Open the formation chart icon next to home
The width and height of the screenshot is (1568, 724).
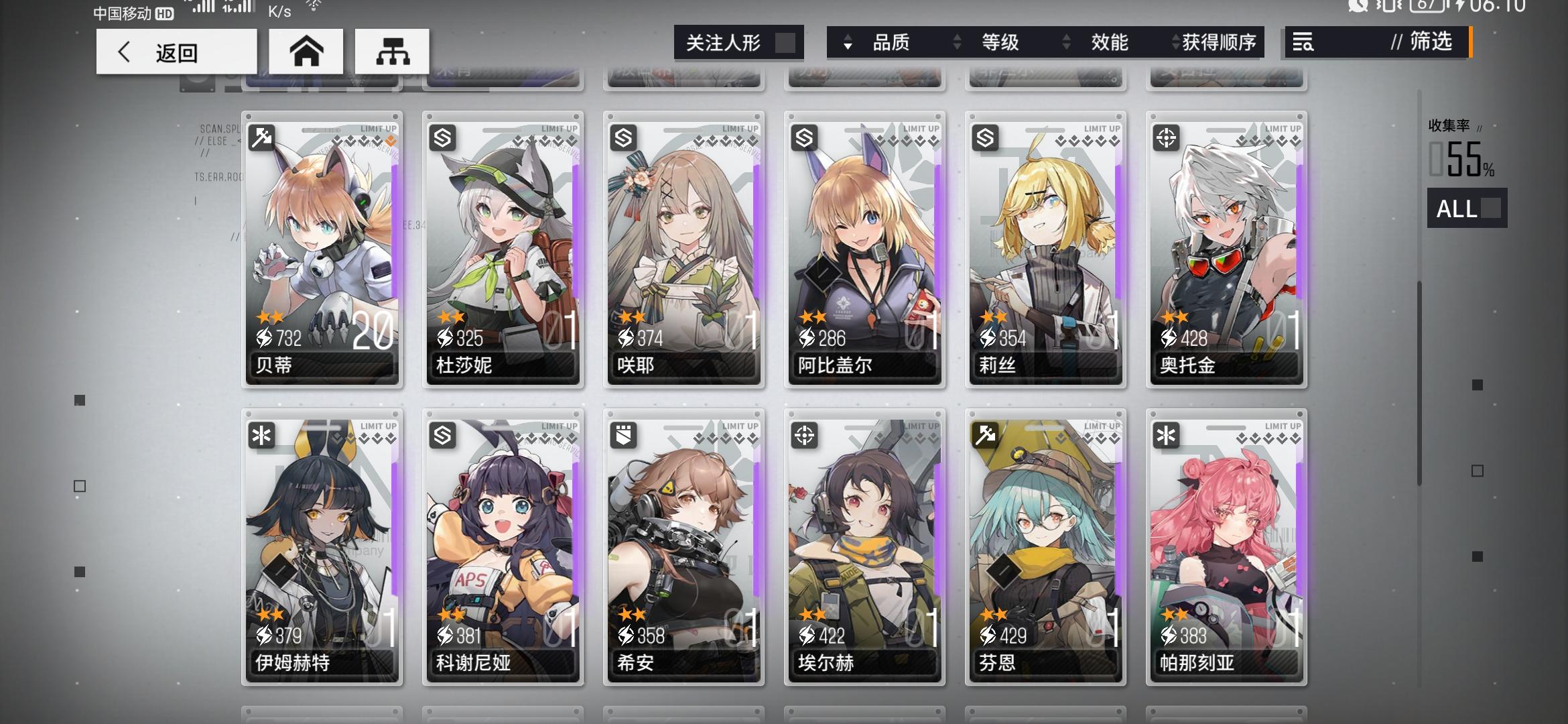click(x=392, y=51)
